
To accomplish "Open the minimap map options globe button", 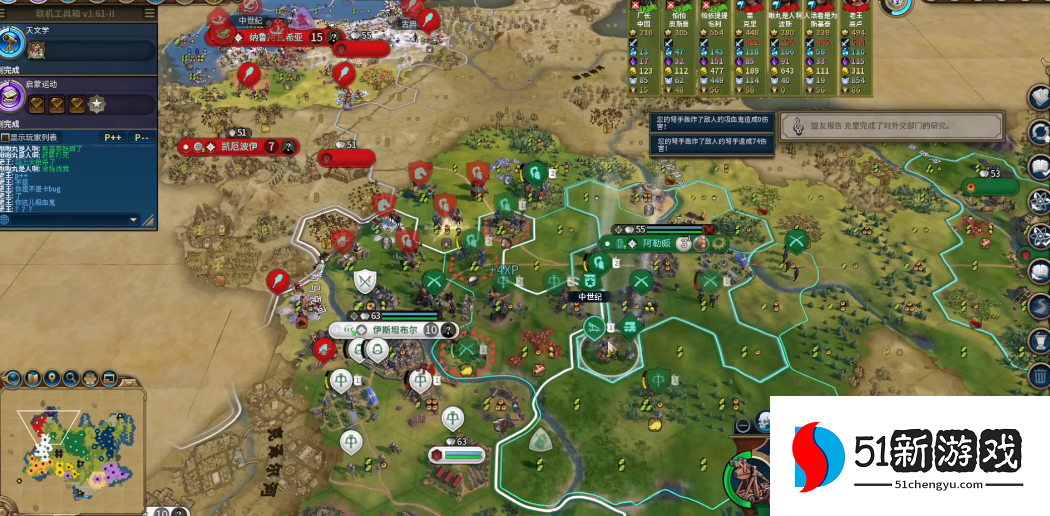I will [13, 378].
